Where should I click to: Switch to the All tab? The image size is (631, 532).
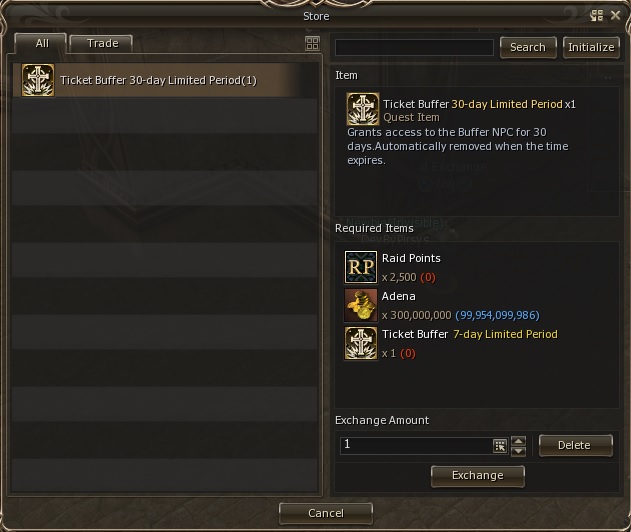tap(42, 44)
